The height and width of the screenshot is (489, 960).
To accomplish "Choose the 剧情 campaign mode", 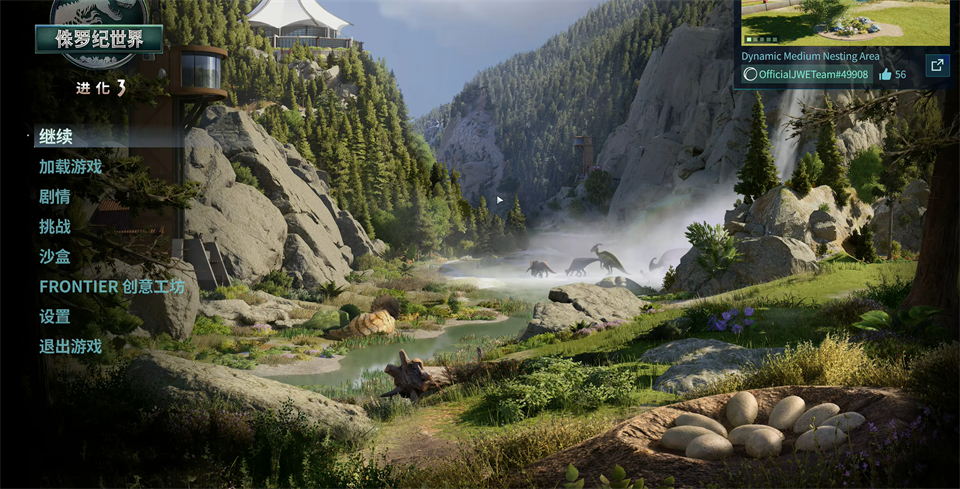I will tap(55, 197).
